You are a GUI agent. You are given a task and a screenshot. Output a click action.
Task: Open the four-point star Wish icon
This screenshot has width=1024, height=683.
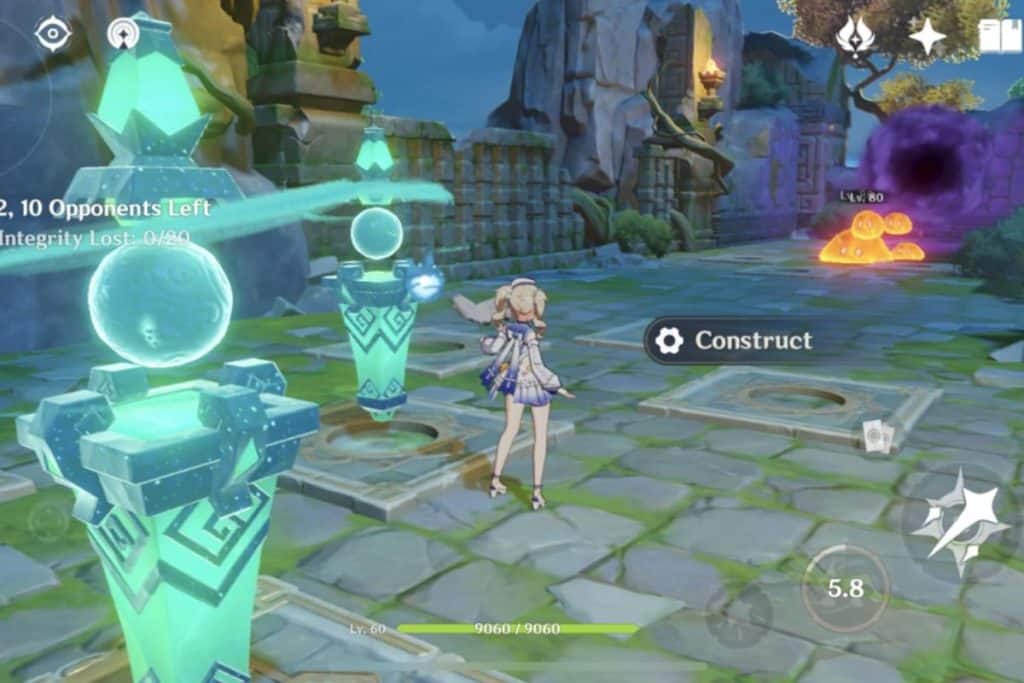pos(927,37)
